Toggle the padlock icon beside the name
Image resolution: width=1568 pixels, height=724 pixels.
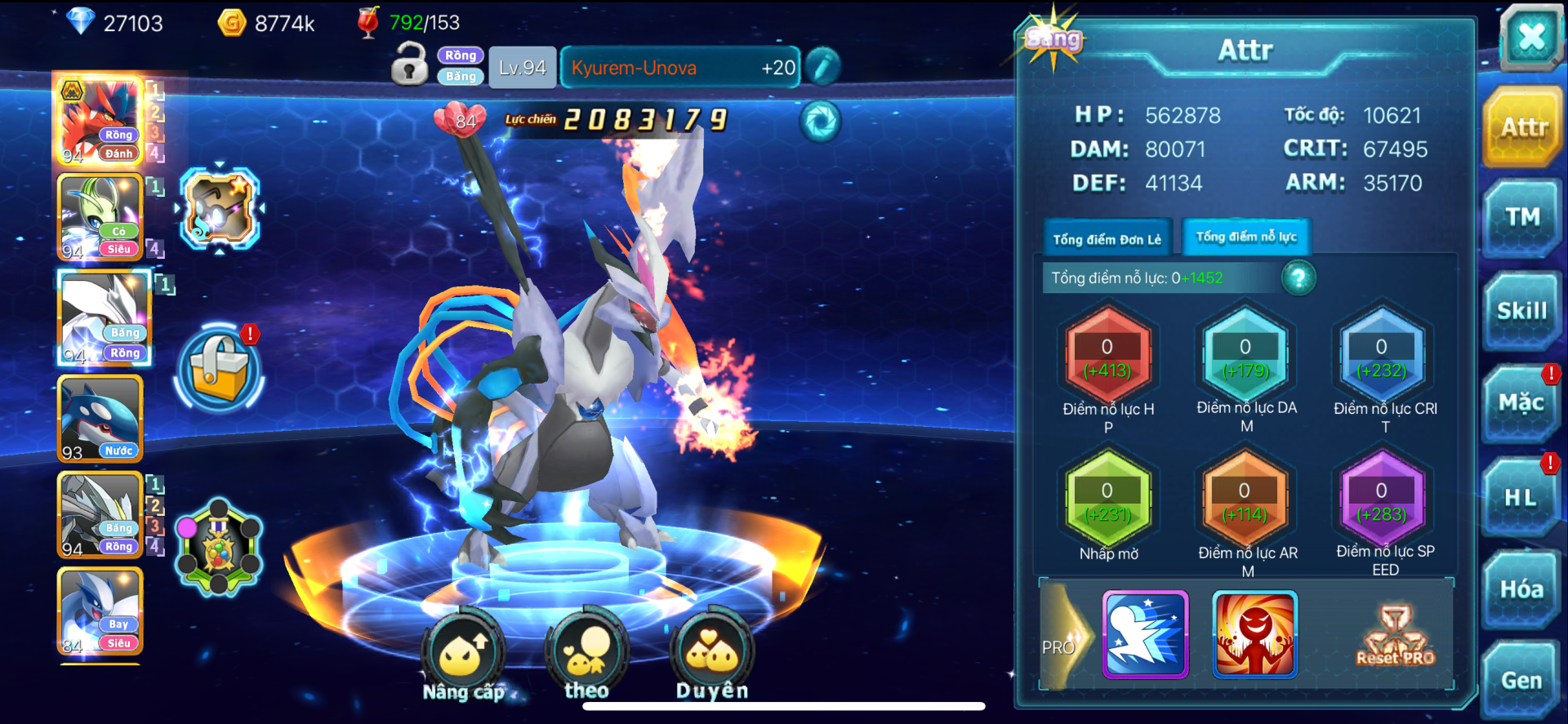[x=410, y=64]
